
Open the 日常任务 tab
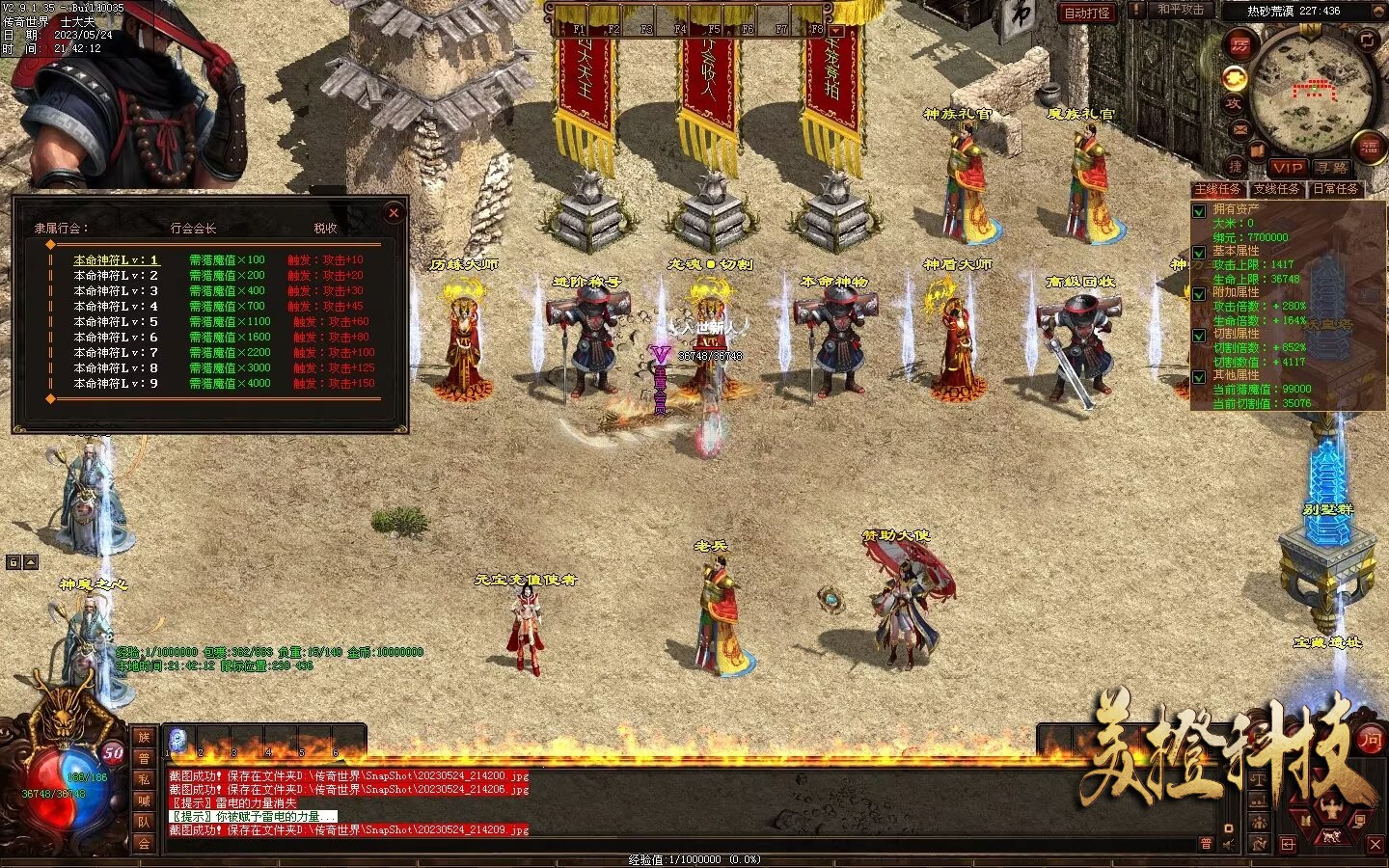pos(1336,189)
